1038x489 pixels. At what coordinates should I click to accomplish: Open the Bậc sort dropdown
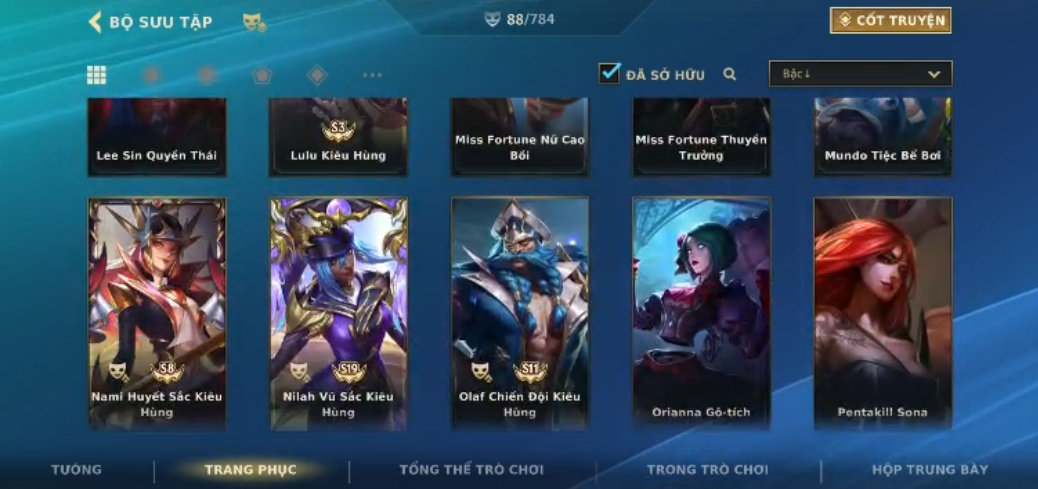tap(860, 74)
